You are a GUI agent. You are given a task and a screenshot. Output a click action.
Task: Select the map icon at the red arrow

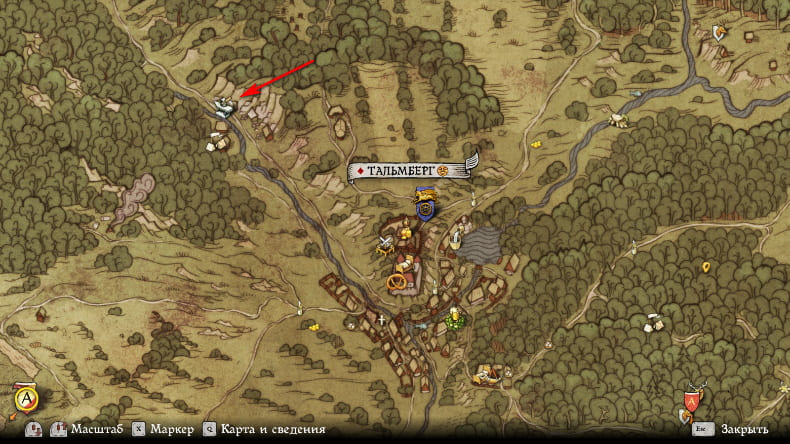pos(223,108)
